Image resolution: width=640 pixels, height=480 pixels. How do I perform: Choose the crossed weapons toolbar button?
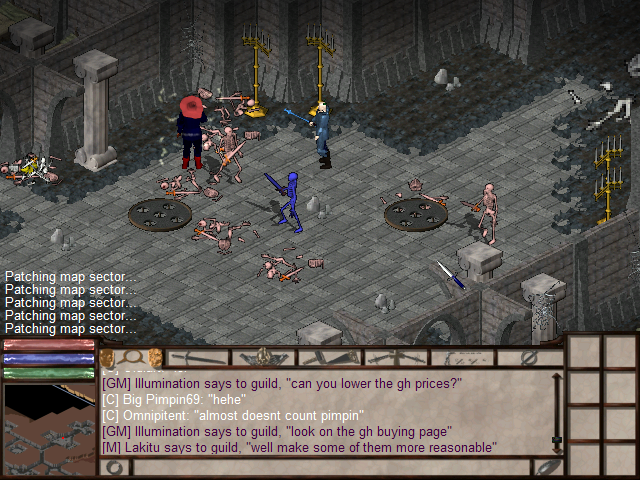[x=396, y=357]
